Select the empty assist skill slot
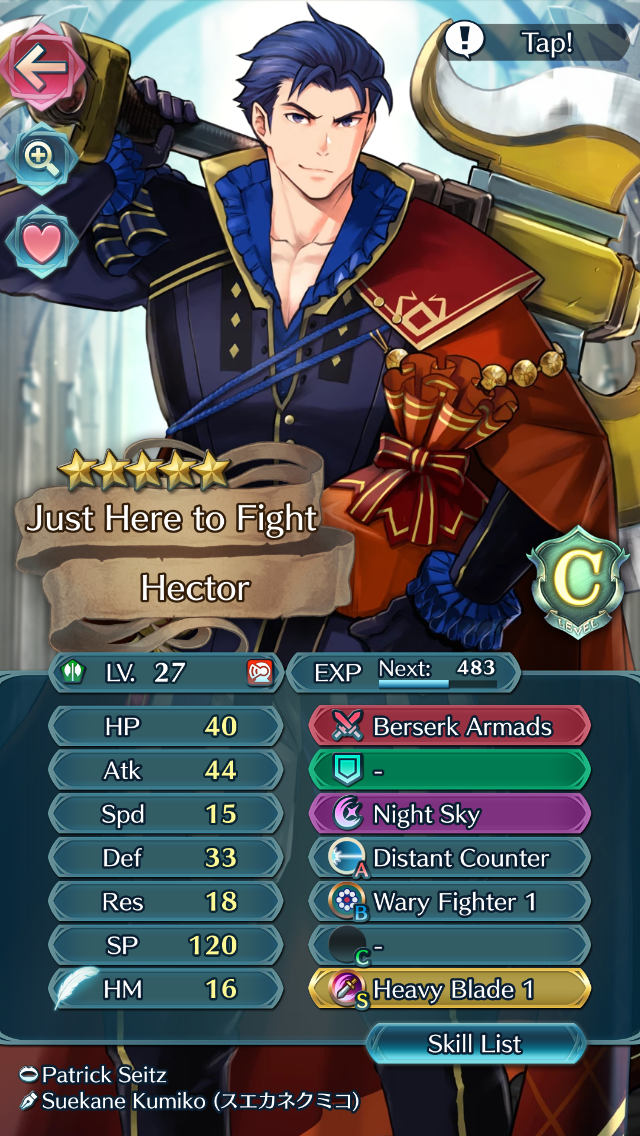This screenshot has height=1136, width=640. point(449,770)
